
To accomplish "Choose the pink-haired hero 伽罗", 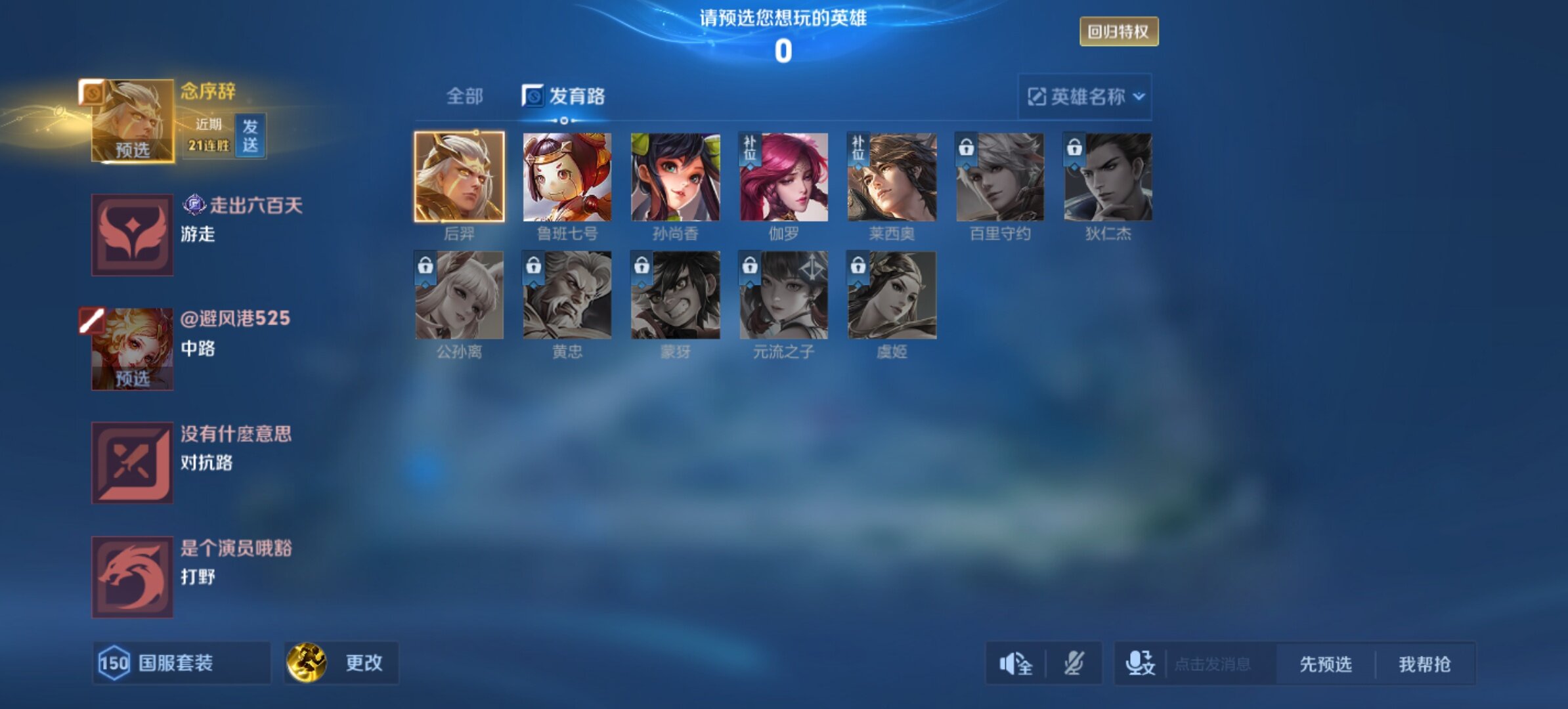I will [783, 177].
